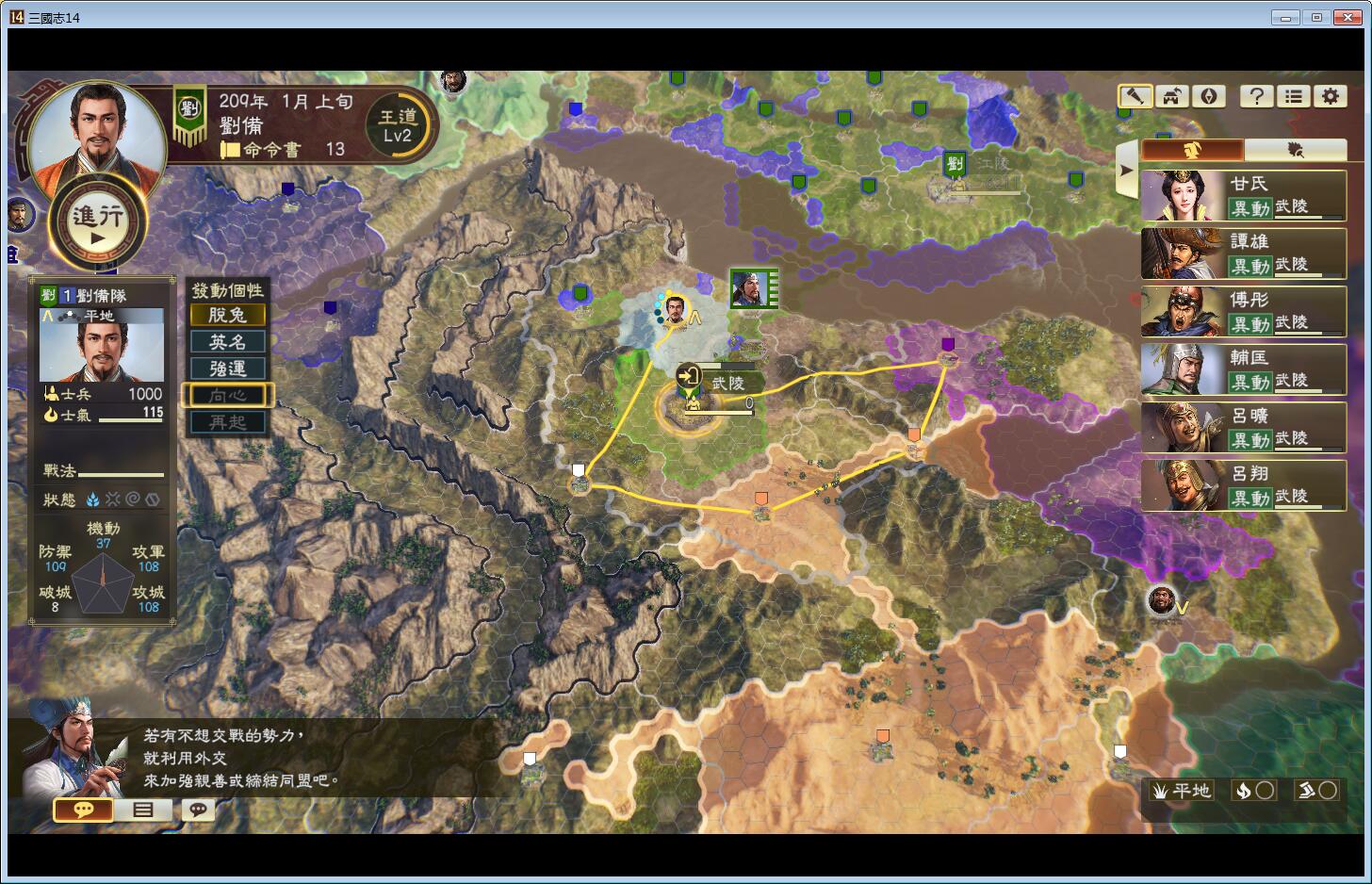This screenshot has width=1372, height=884.
Task: Click the compass icon button
Action: coord(1209,96)
